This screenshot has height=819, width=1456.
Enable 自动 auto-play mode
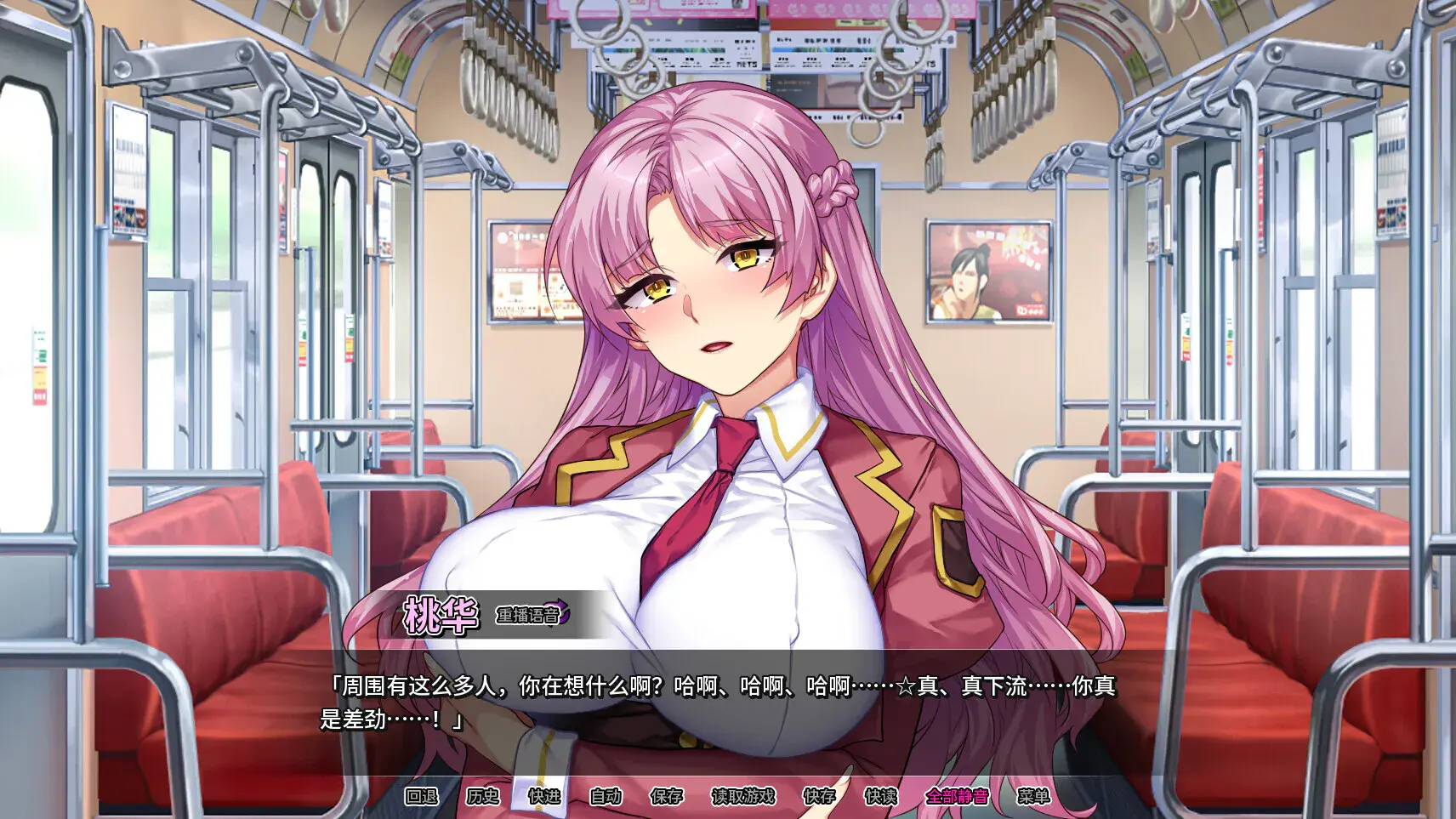[x=606, y=799]
